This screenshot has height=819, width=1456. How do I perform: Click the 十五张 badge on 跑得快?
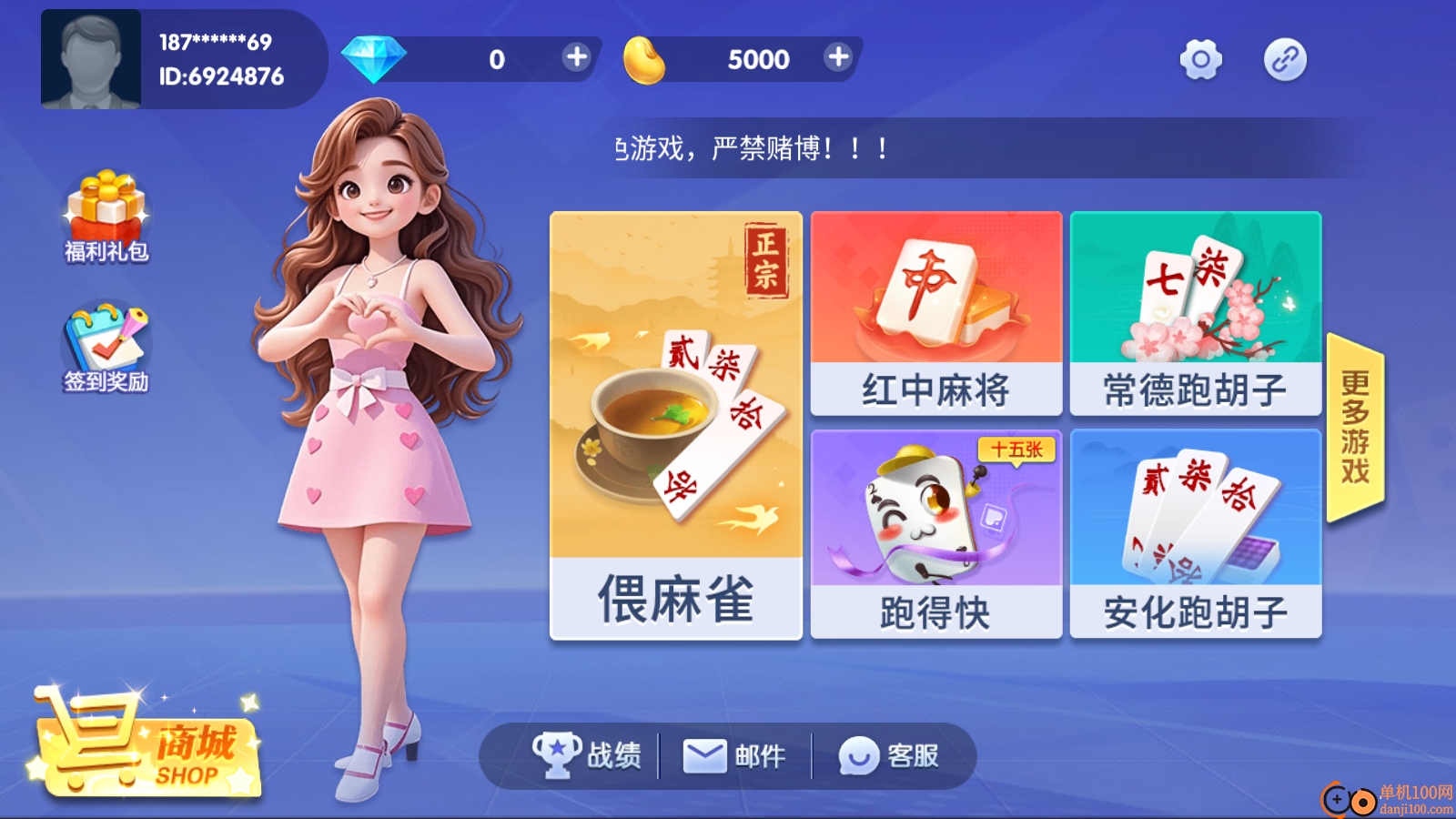point(1018,450)
